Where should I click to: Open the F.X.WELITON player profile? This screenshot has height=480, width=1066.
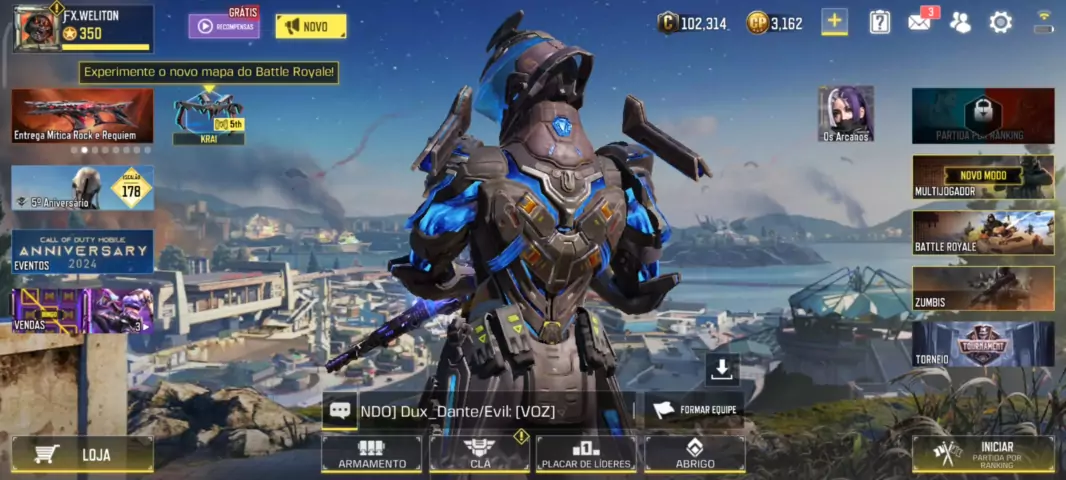(83, 27)
